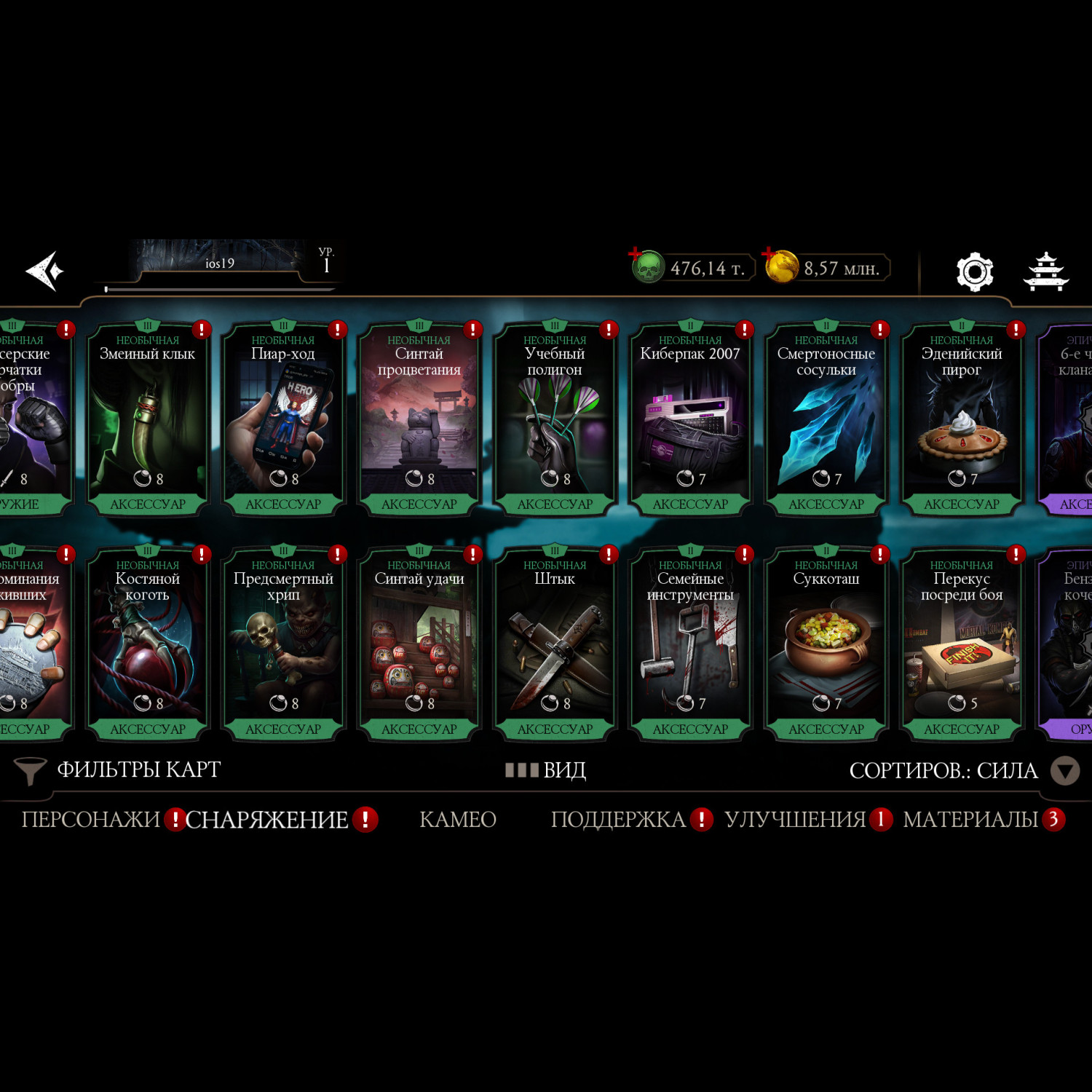The image size is (1092, 1092).
Task: Select the Змеиный клык card
Action: pyautogui.click(x=148, y=419)
